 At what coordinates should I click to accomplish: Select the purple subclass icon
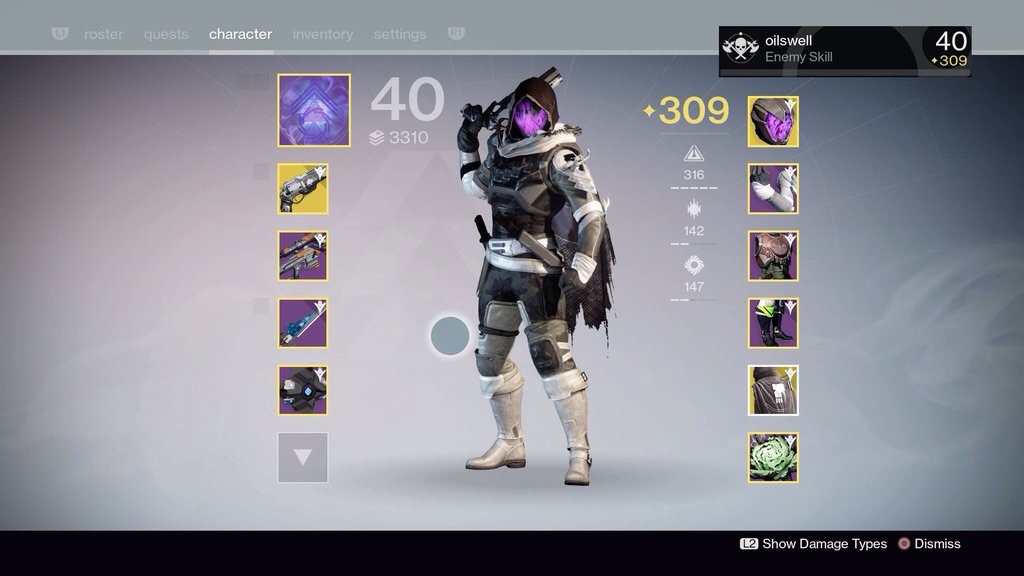tap(314, 110)
